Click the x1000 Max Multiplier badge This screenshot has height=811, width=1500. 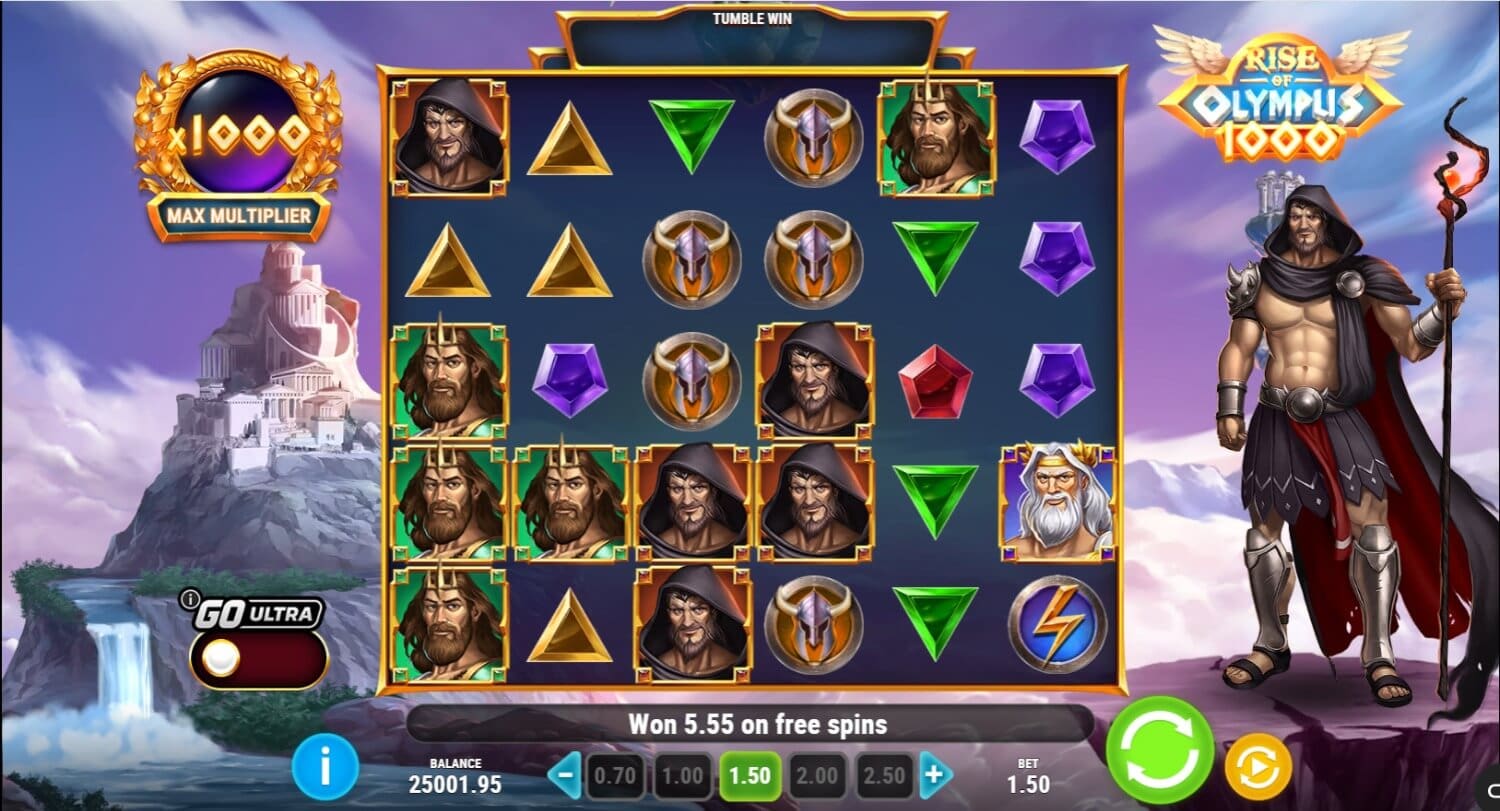pyautogui.click(x=238, y=140)
